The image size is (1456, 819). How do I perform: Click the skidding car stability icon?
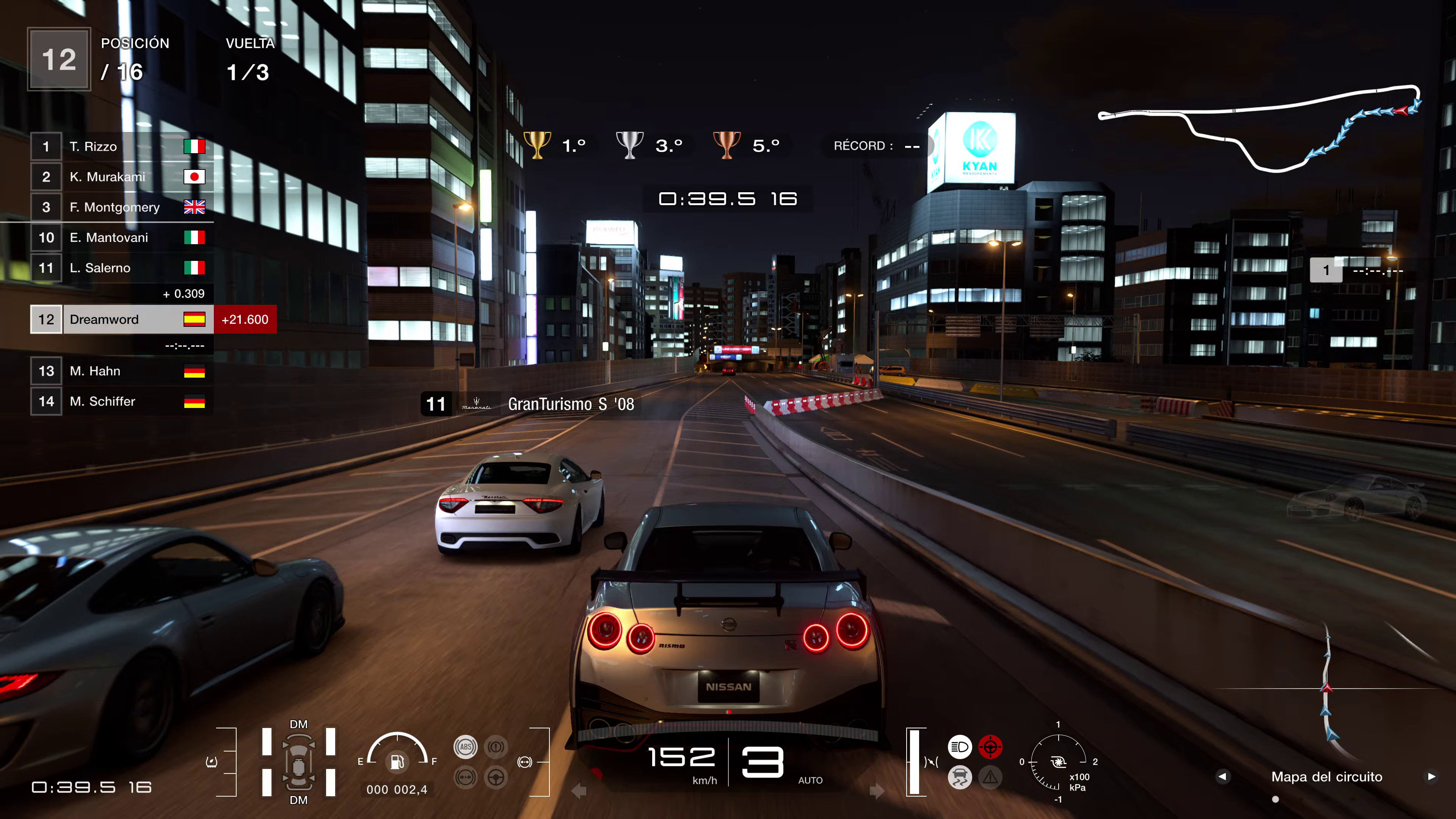pos(960,778)
